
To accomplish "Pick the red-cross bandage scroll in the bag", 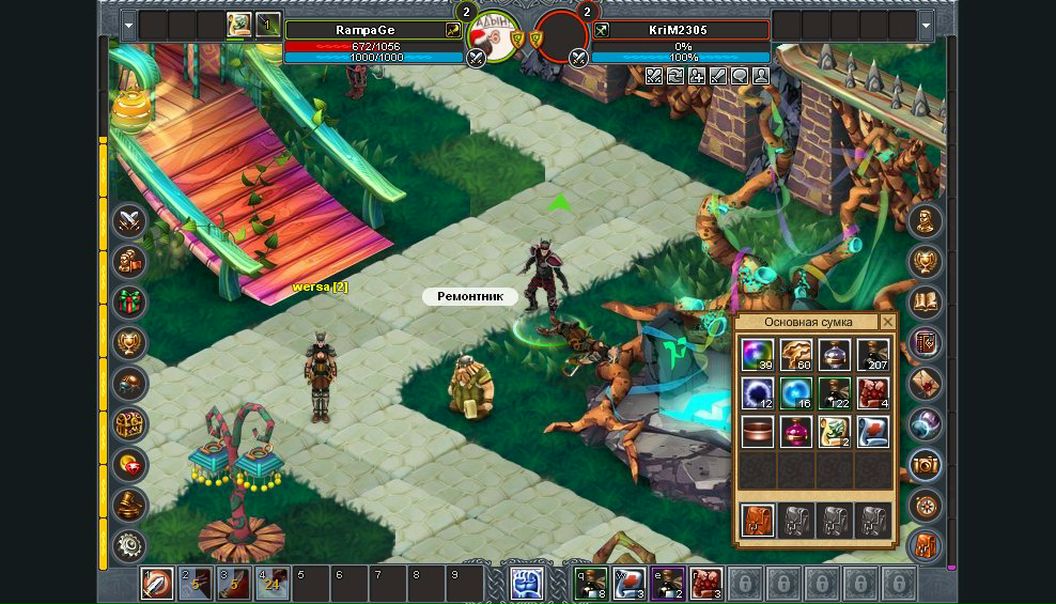I will (873, 432).
